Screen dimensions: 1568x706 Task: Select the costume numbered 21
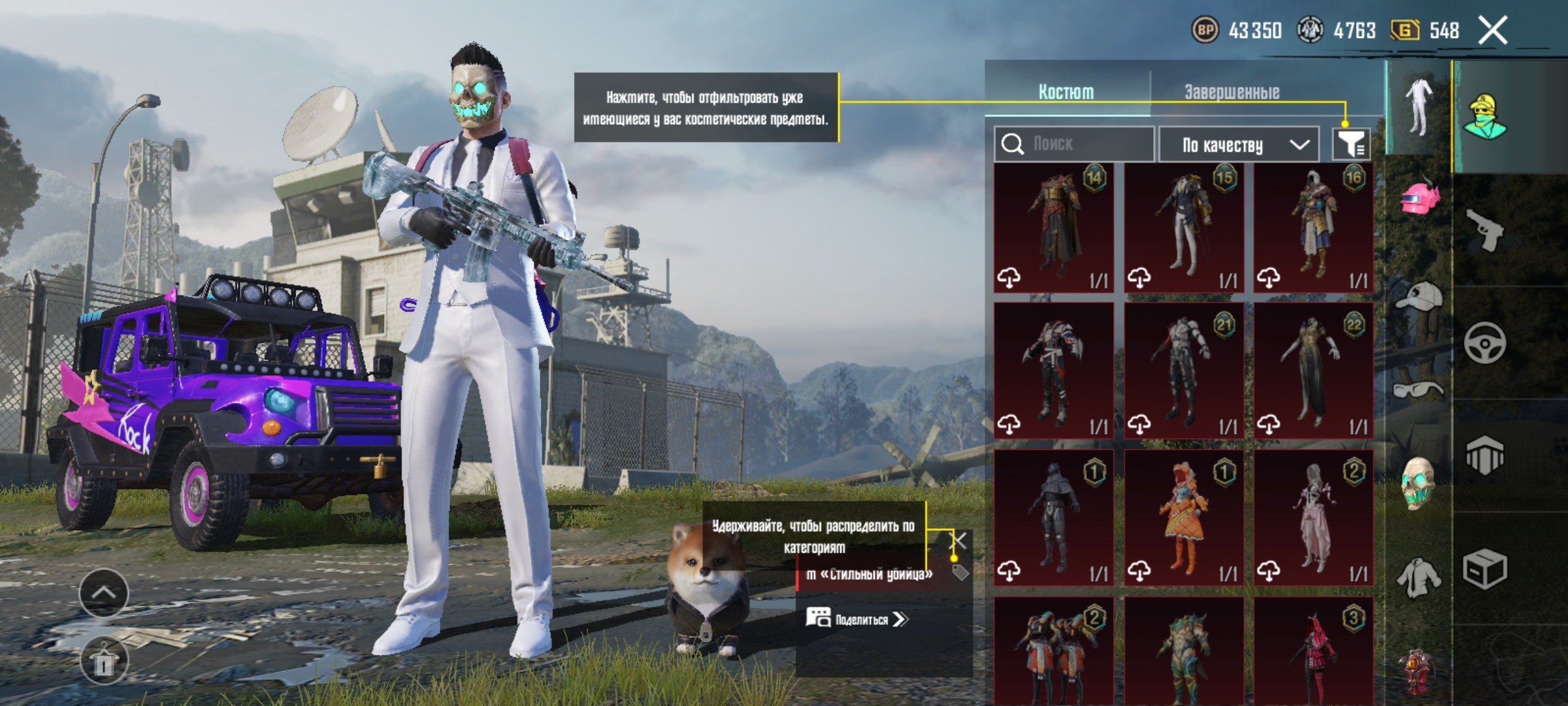point(1184,370)
